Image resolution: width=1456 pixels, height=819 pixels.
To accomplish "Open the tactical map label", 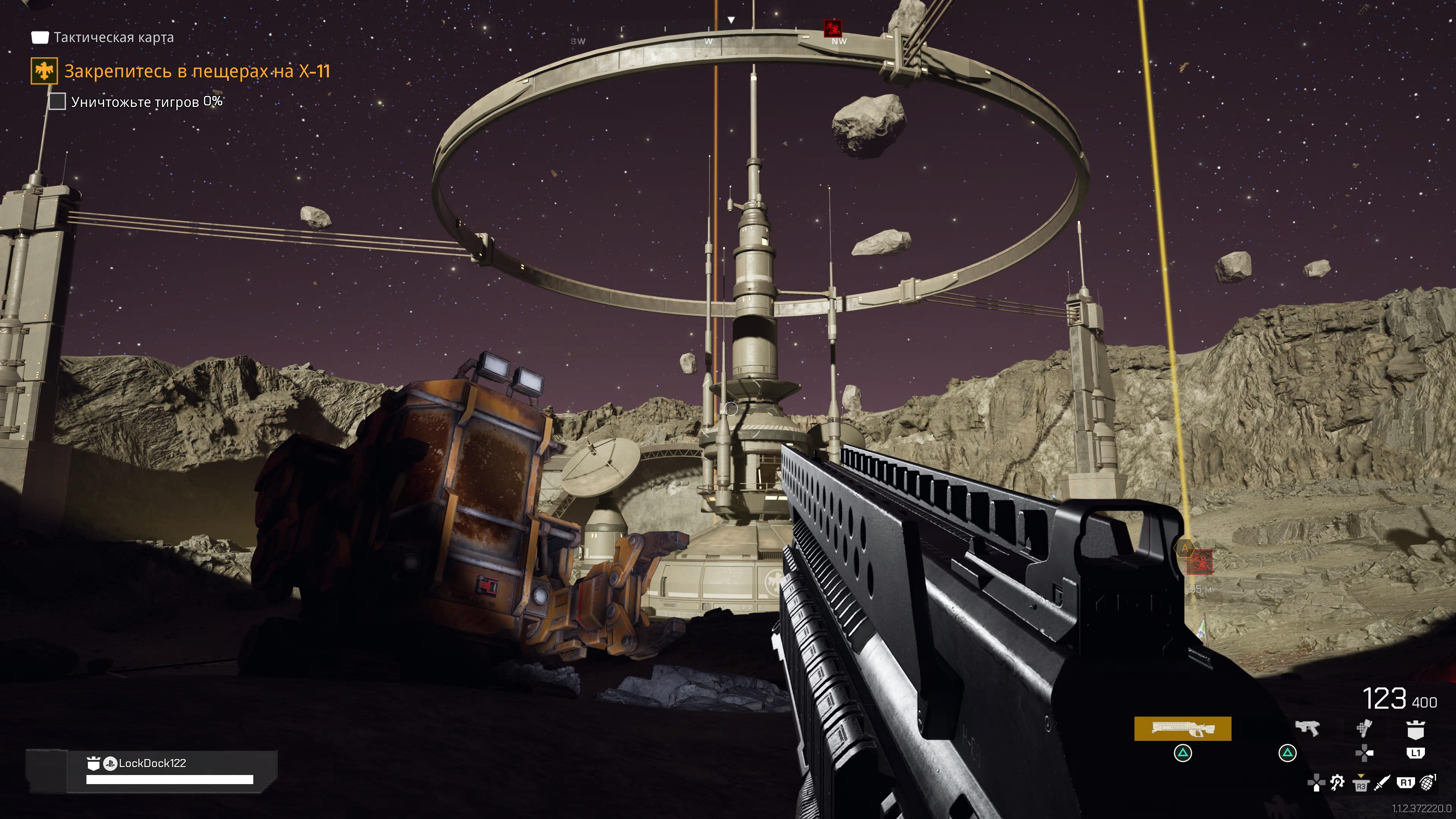I will point(113,37).
